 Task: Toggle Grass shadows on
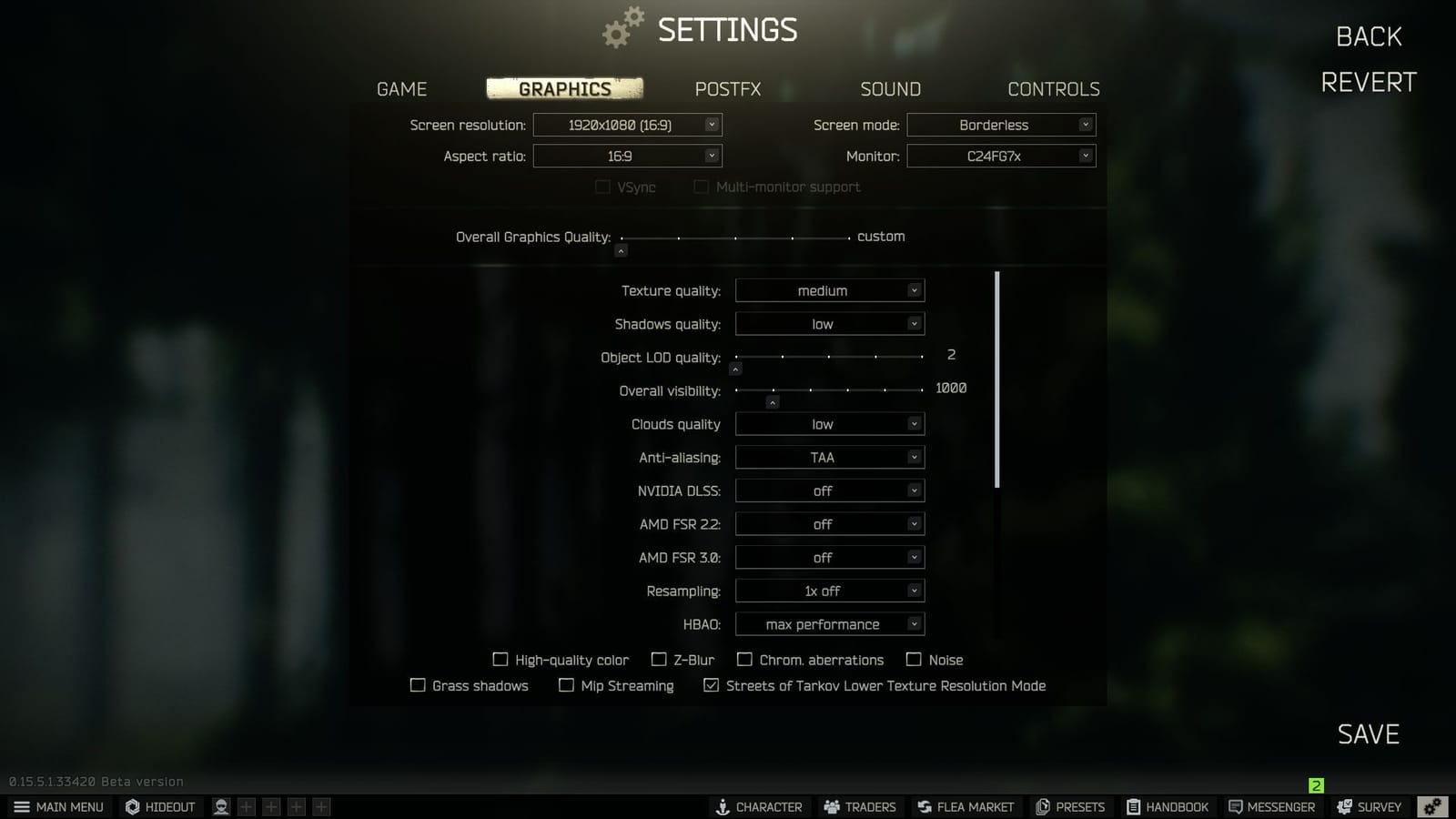(x=419, y=685)
